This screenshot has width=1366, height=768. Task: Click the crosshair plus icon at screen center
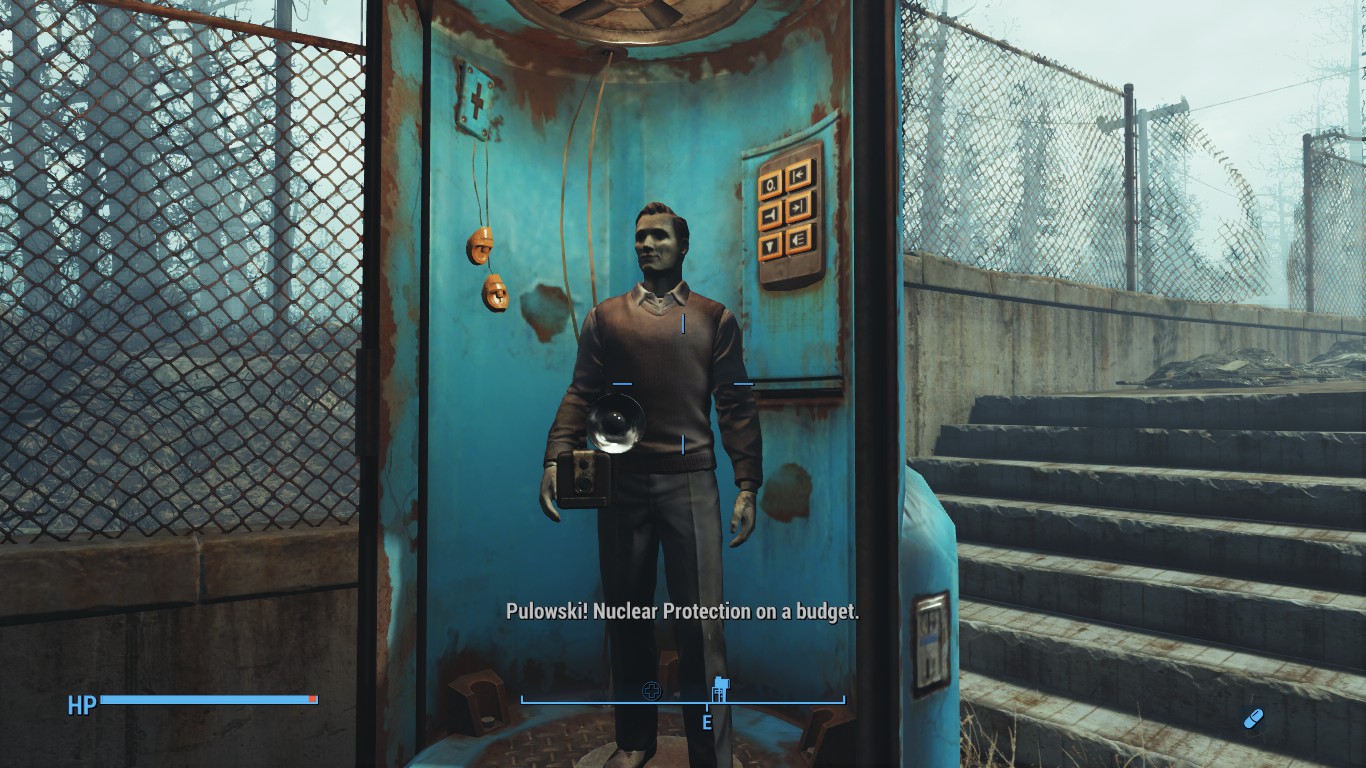(x=653, y=689)
